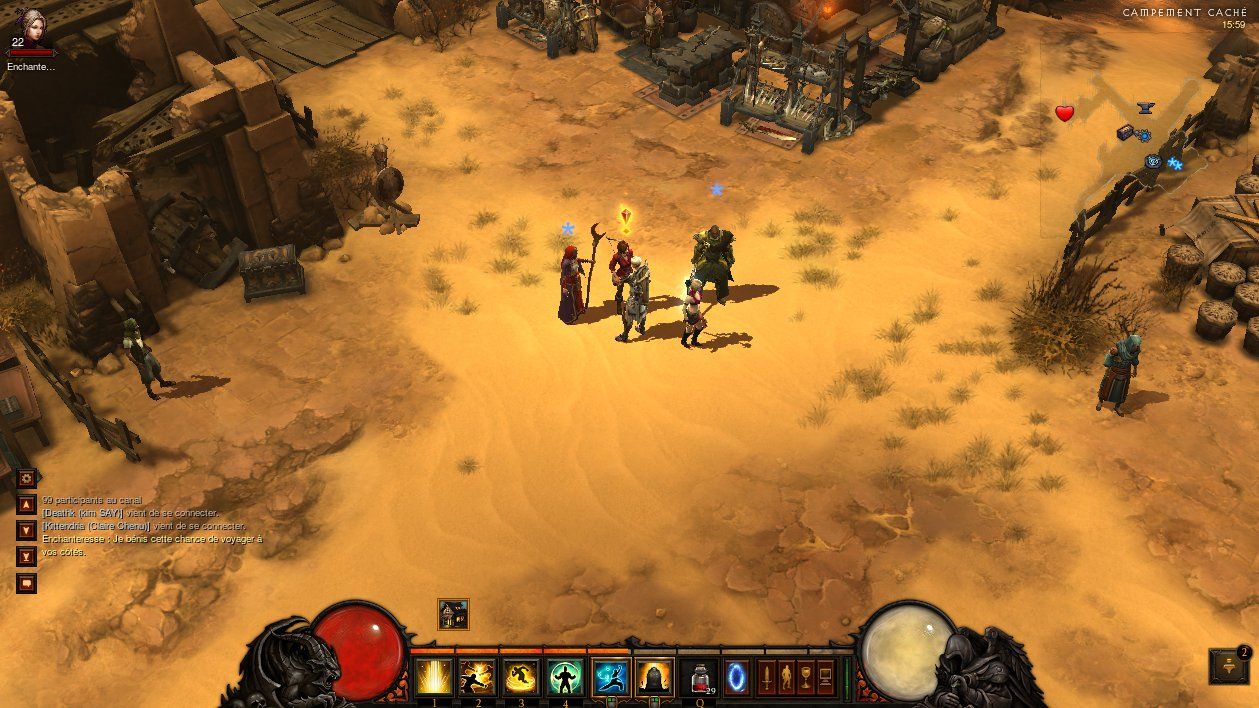Select the blue wave kick skill
Viewport: 1259px width, 708px height.
coord(610,677)
